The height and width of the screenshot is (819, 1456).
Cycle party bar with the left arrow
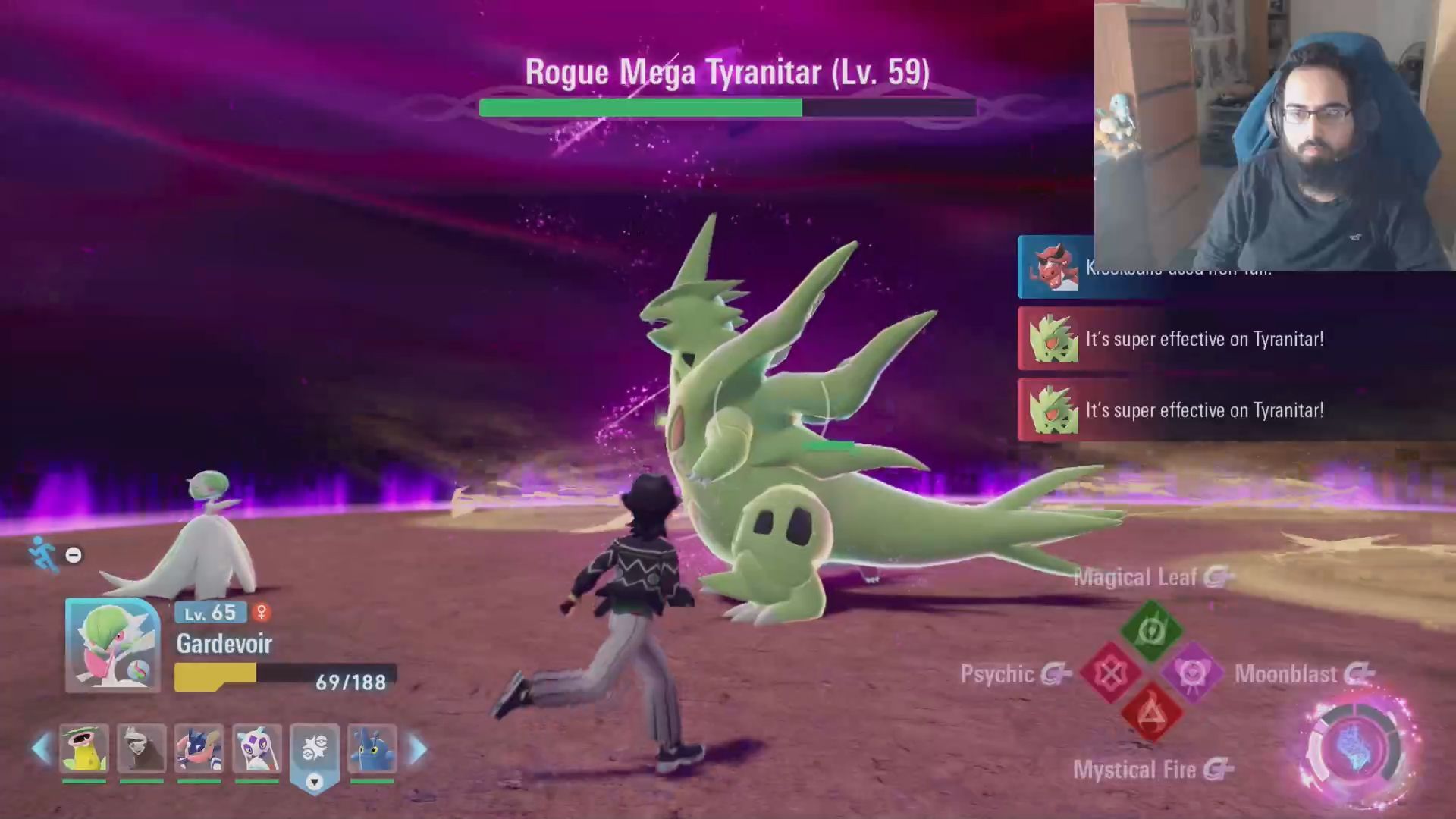click(x=41, y=748)
